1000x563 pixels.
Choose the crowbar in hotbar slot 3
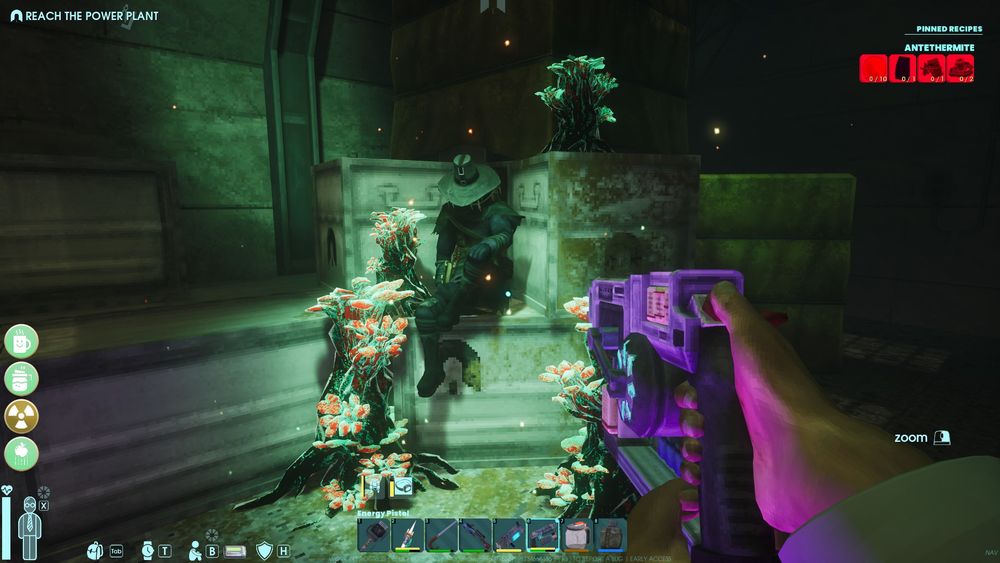(x=441, y=535)
